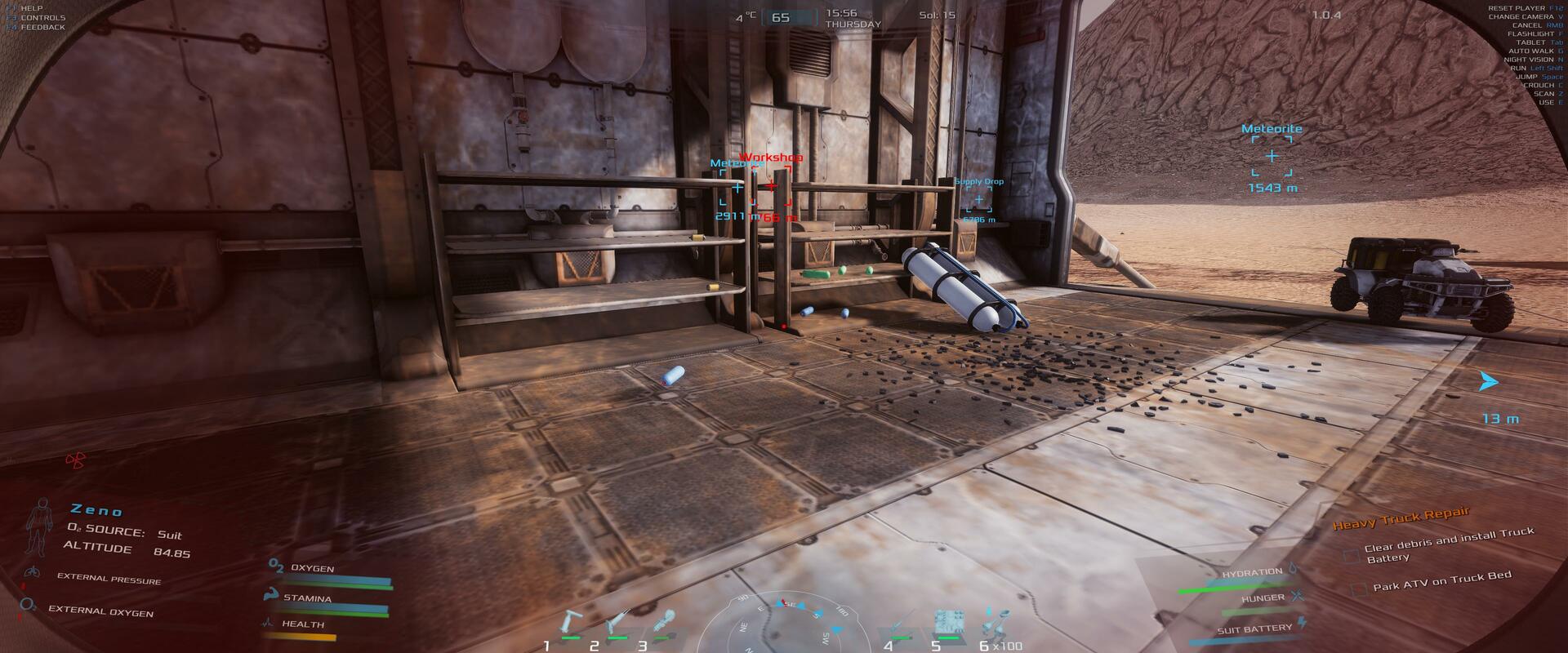The width and height of the screenshot is (1568, 653).
Task: Open the Heavy Truck Repair objective
Action: click(1401, 518)
